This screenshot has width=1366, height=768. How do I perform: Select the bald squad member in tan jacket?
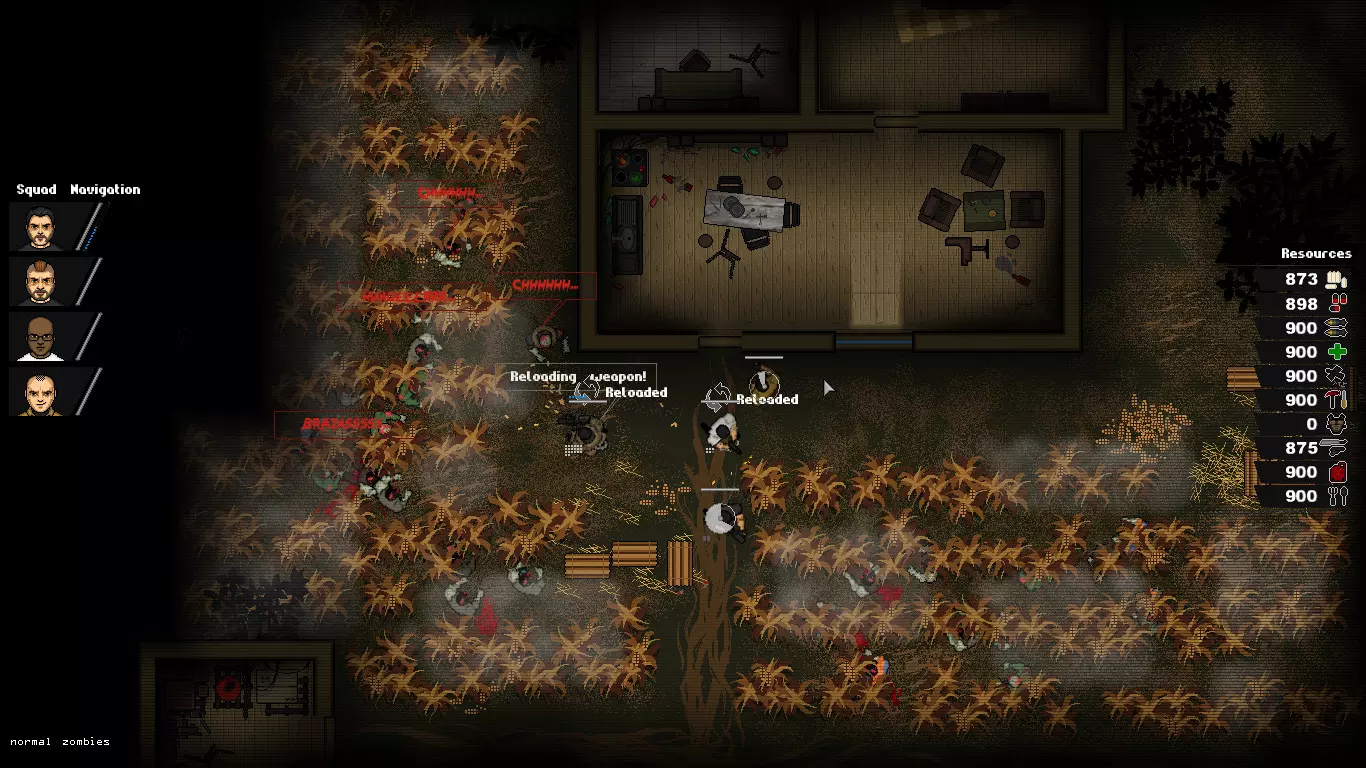point(37,392)
